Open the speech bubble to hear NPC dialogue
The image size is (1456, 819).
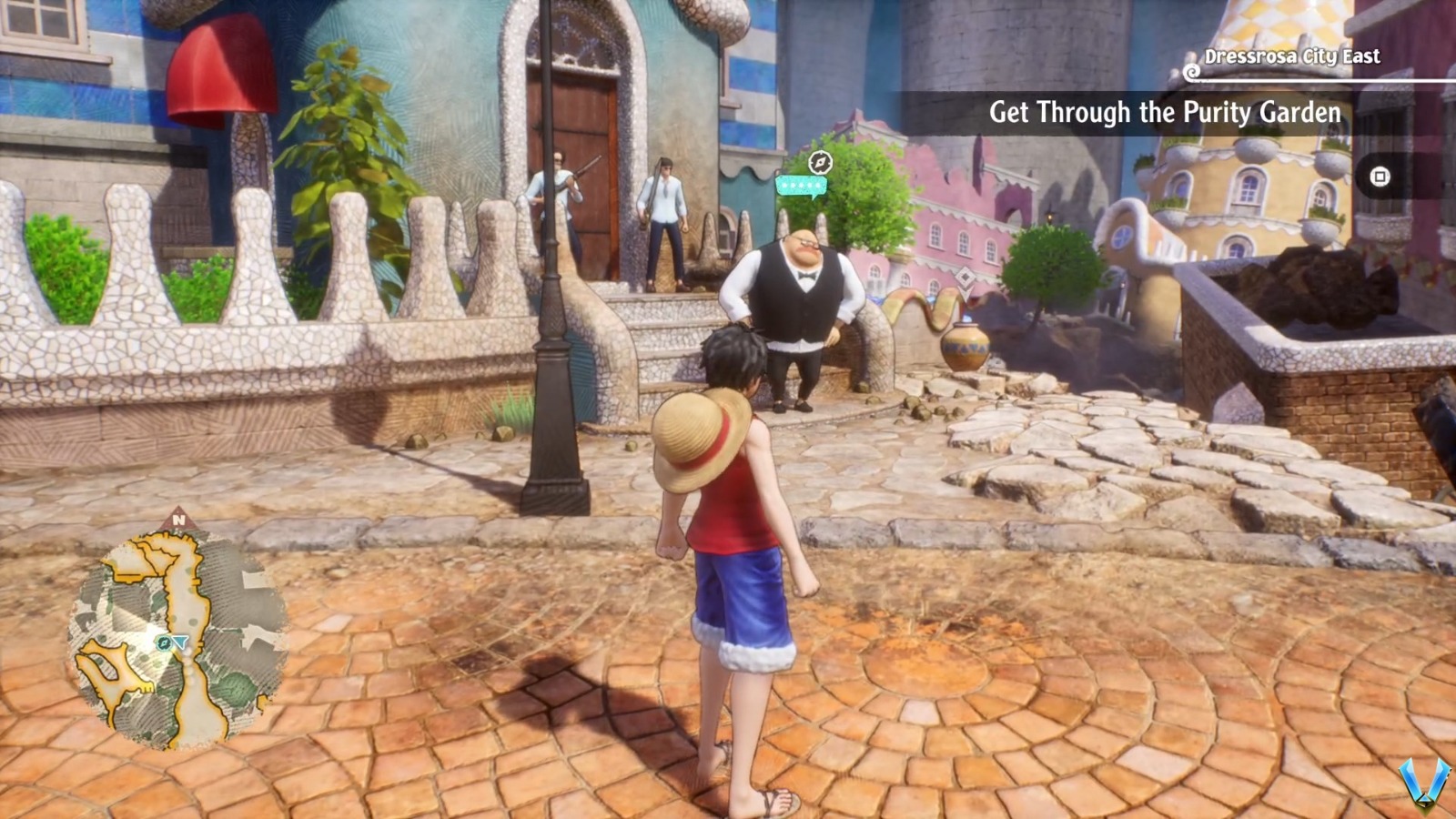pos(801,185)
